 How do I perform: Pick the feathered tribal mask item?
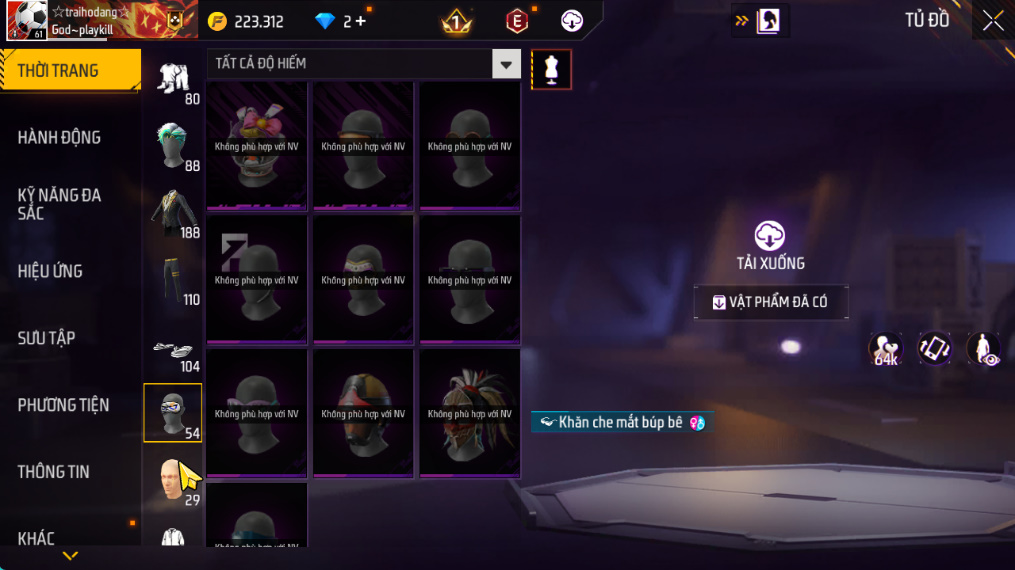pyautogui.click(x=470, y=413)
